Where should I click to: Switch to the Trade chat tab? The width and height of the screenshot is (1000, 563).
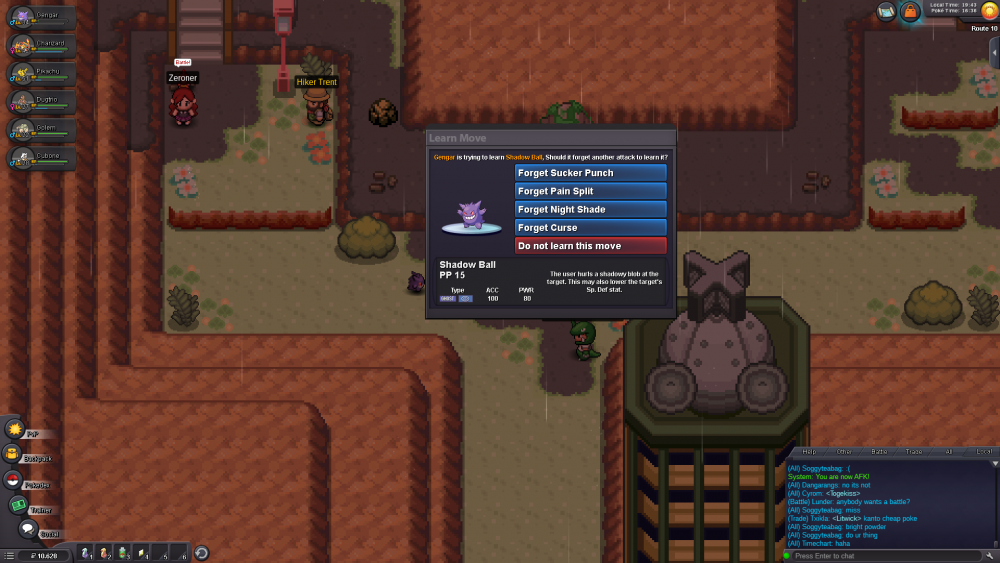[x=914, y=452]
